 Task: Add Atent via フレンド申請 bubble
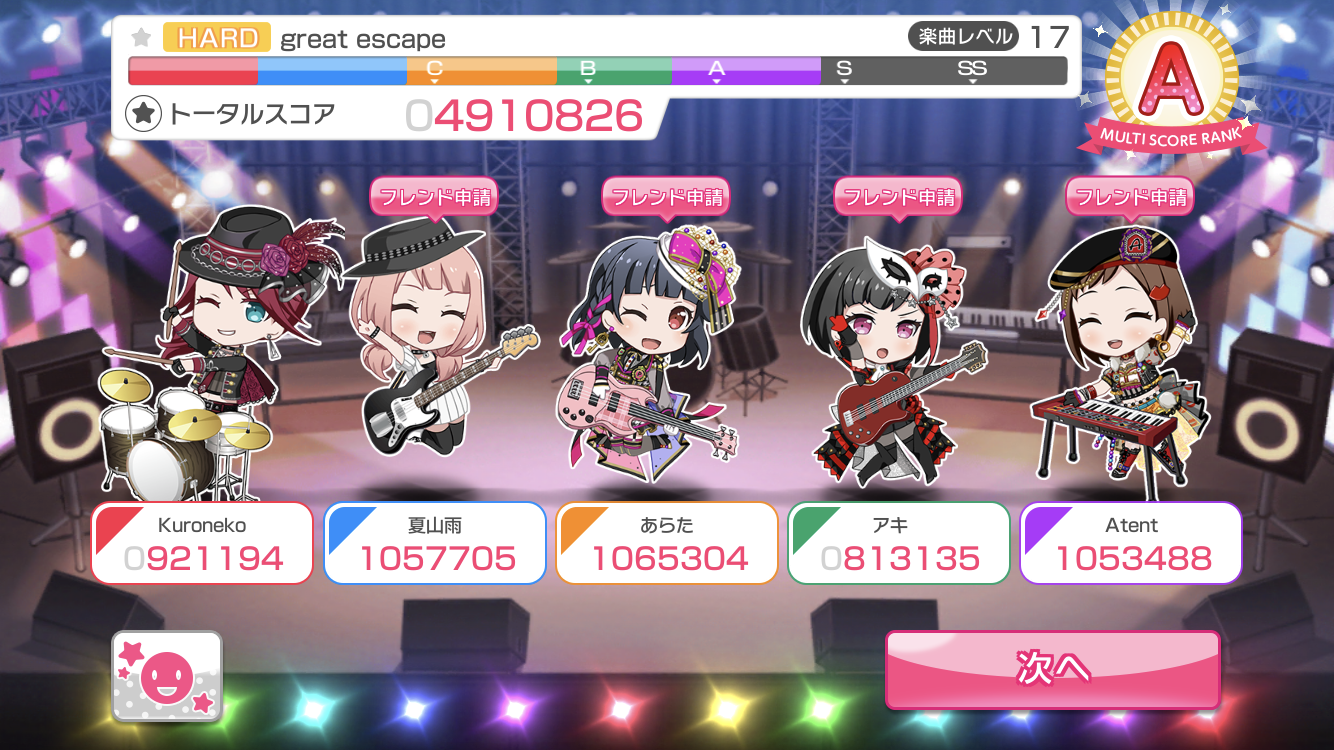[1129, 197]
